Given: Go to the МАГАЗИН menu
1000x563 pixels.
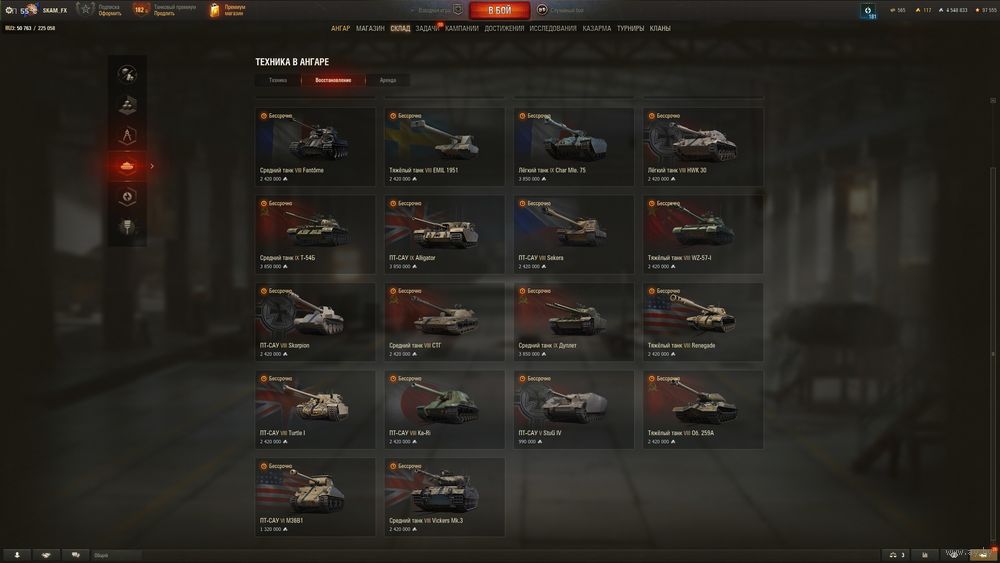Looking at the screenshot, I should 370,28.
